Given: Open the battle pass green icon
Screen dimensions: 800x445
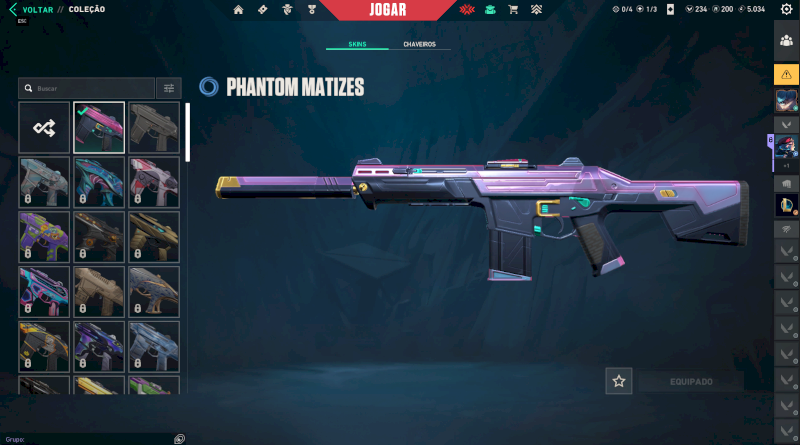Looking at the screenshot, I should coord(490,10).
